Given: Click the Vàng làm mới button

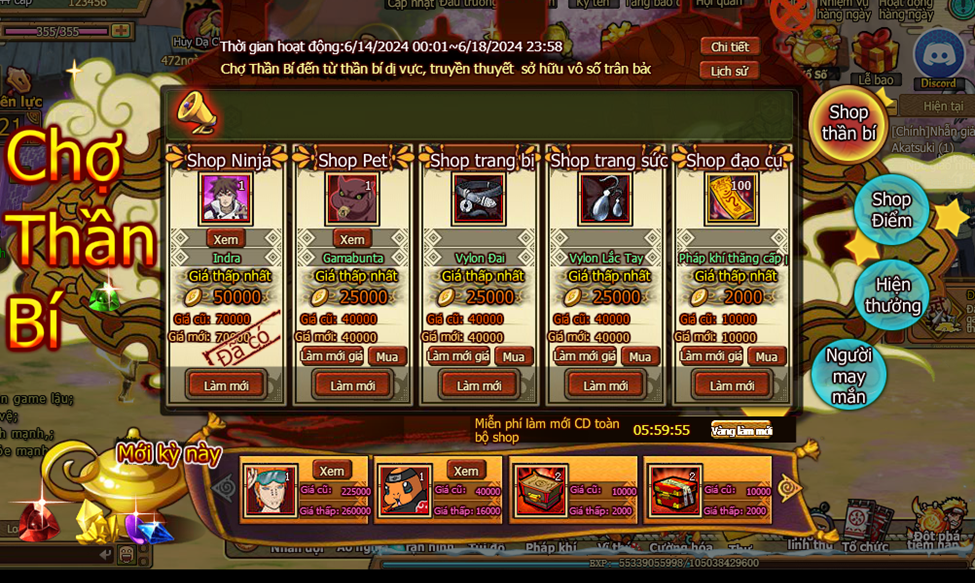Looking at the screenshot, I should pos(741,430).
